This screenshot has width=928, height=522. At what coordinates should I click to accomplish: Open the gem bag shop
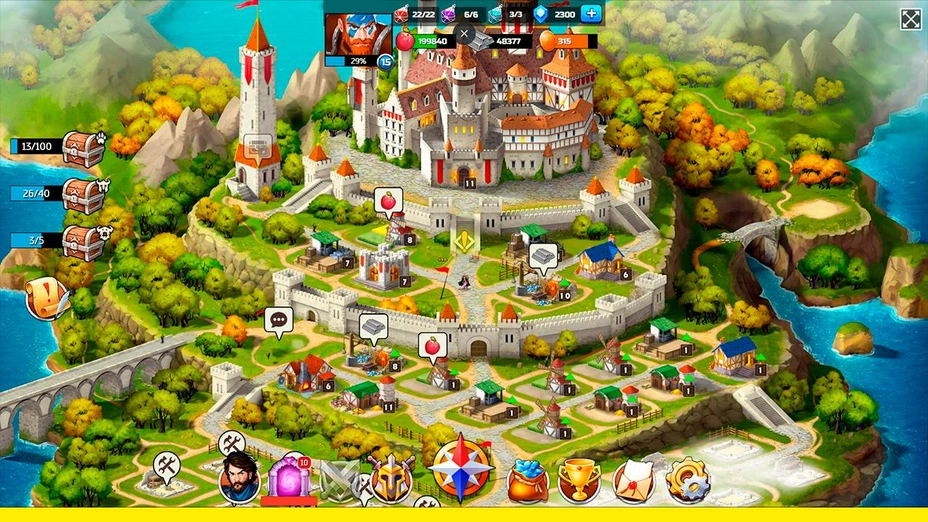[527, 481]
